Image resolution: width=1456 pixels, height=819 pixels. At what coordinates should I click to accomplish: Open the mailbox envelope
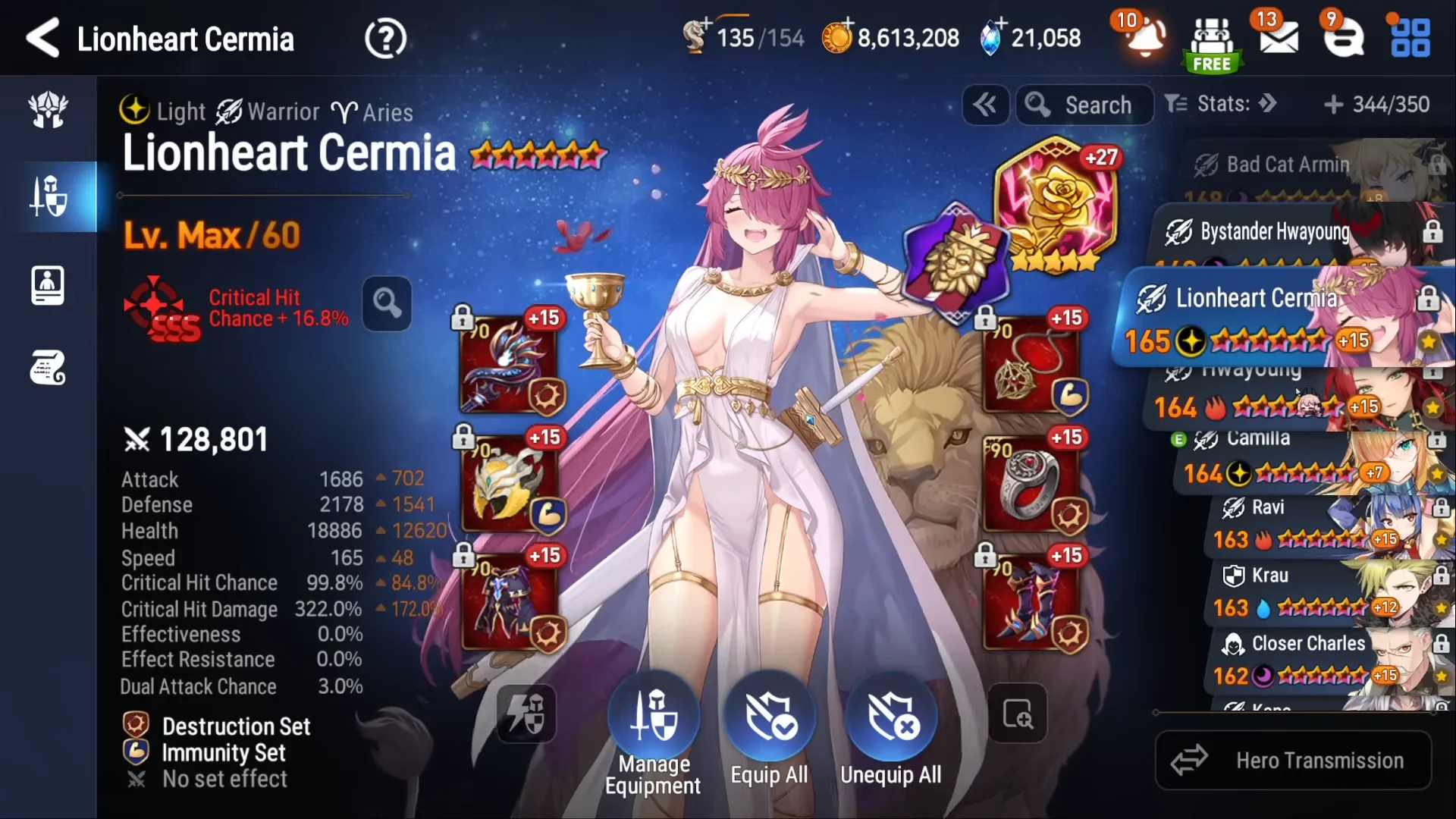pyautogui.click(x=1279, y=38)
